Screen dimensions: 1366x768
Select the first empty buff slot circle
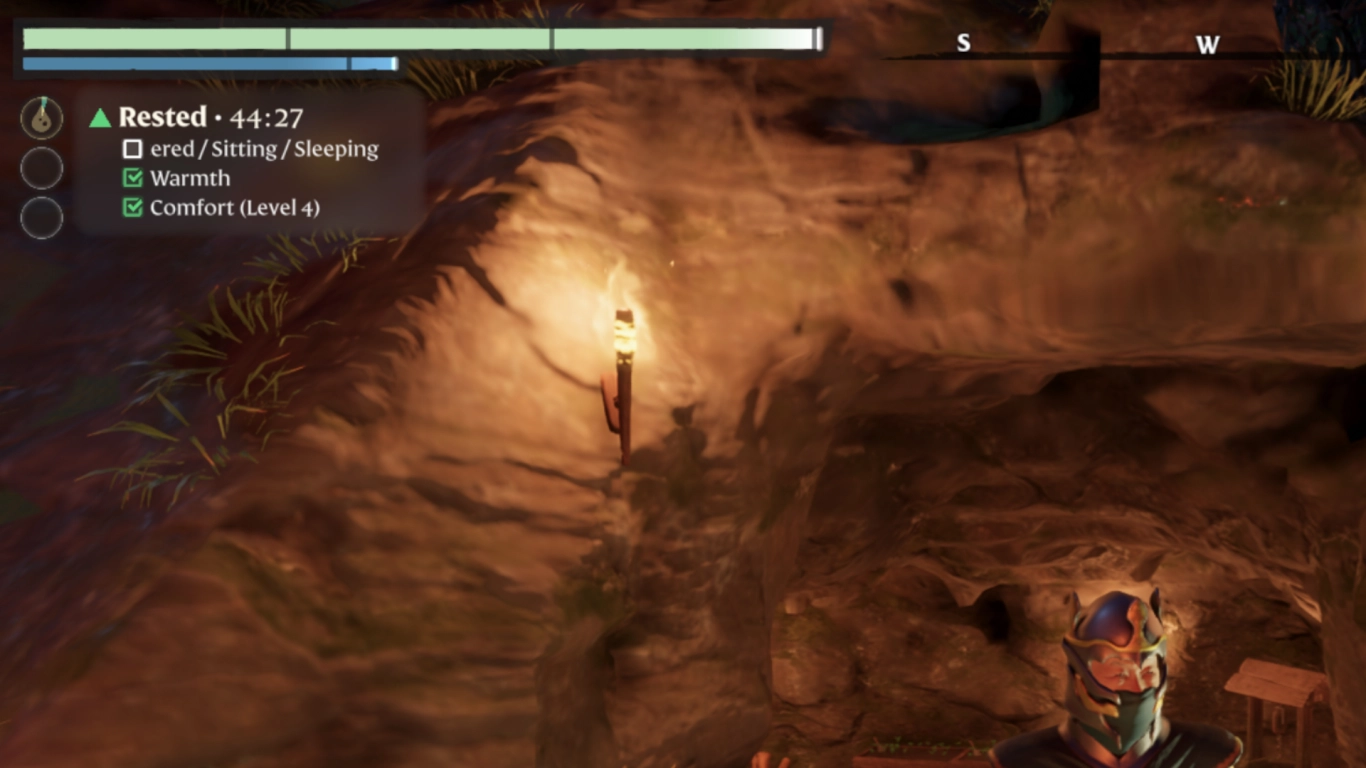click(x=42, y=167)
